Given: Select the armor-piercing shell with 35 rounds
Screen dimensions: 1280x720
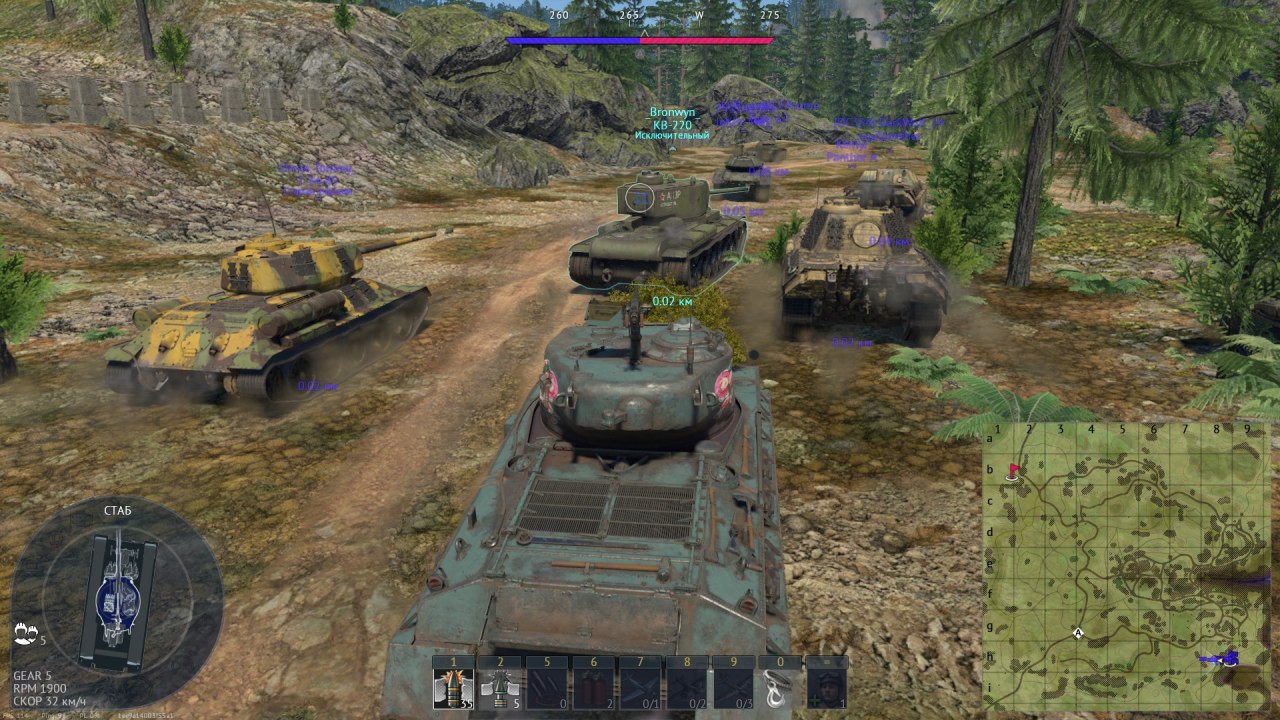Looking at the screenshot, I should click(x=455, y=688).
